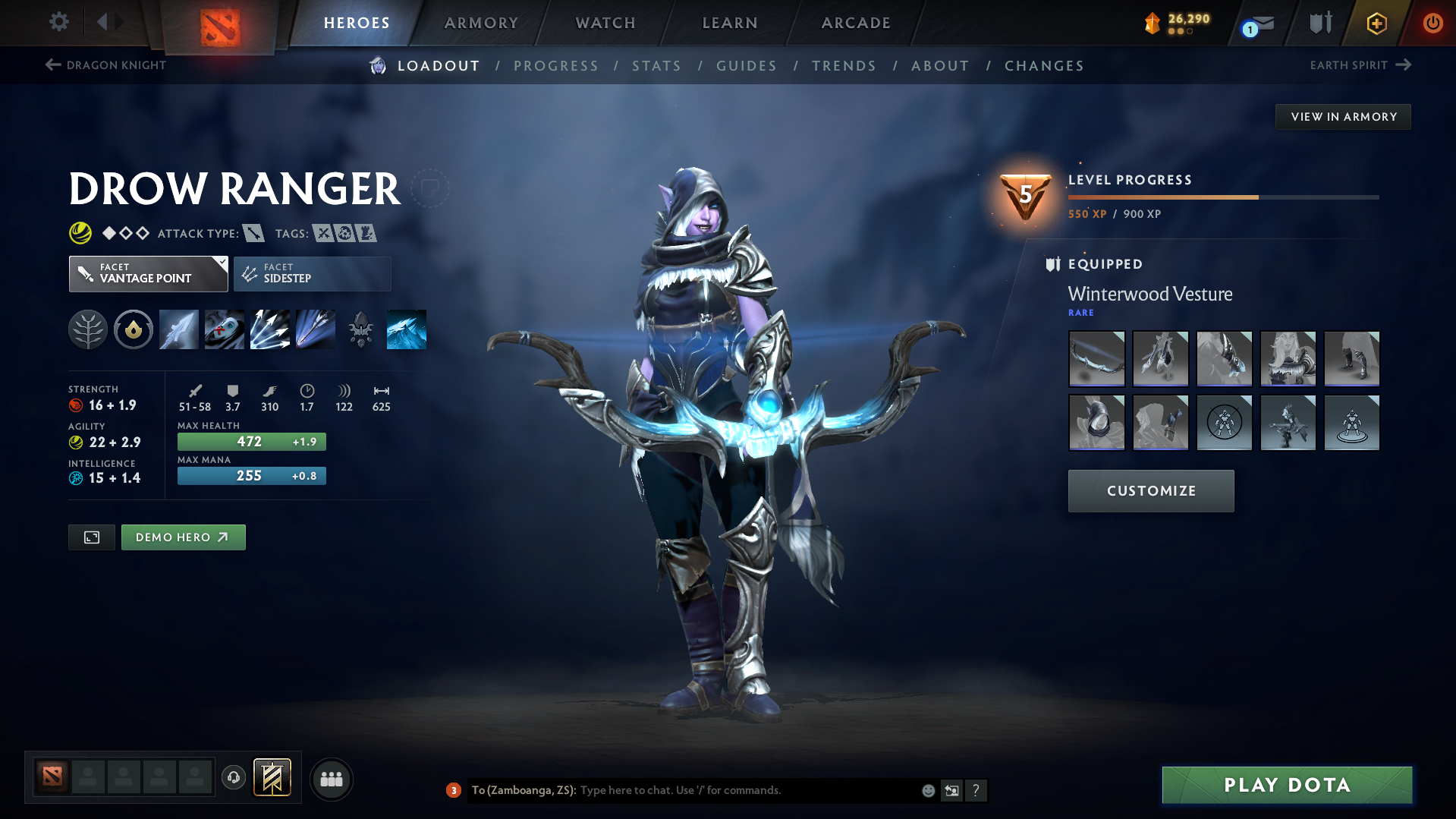Go back to Dragon Knight
This screenshot has width=1456, height=819.
point(106,65)
